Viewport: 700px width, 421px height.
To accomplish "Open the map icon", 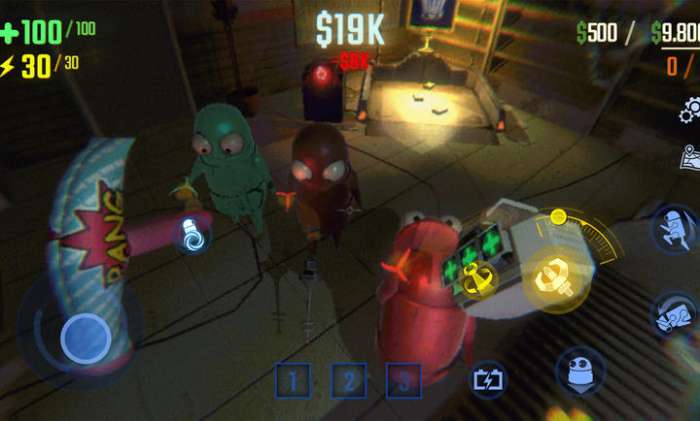I will [x=689, y=157].
